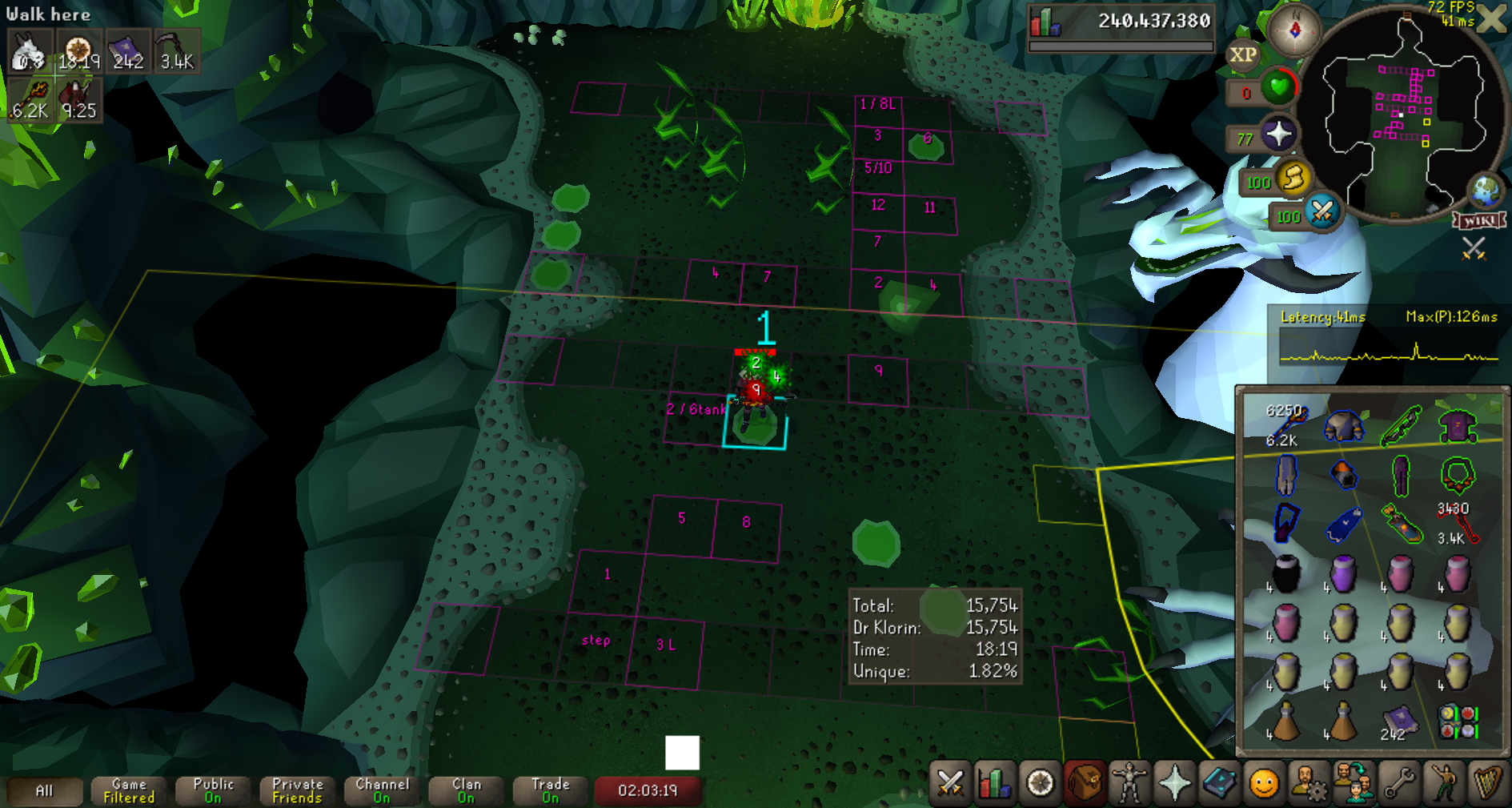Click the compass to face north
Image resolution: width=1512 pixels, height=808 pixels.
coord(1294,30)
